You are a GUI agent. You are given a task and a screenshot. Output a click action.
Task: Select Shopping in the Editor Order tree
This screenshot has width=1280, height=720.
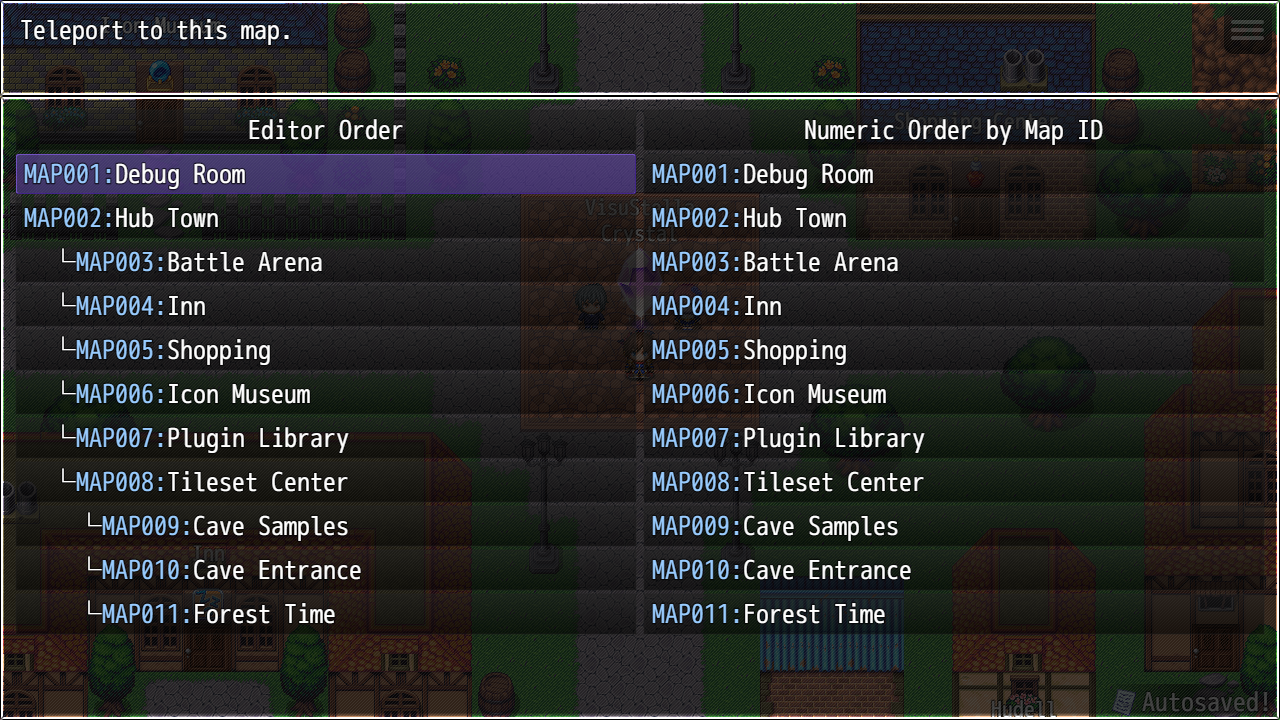(326, 351)
